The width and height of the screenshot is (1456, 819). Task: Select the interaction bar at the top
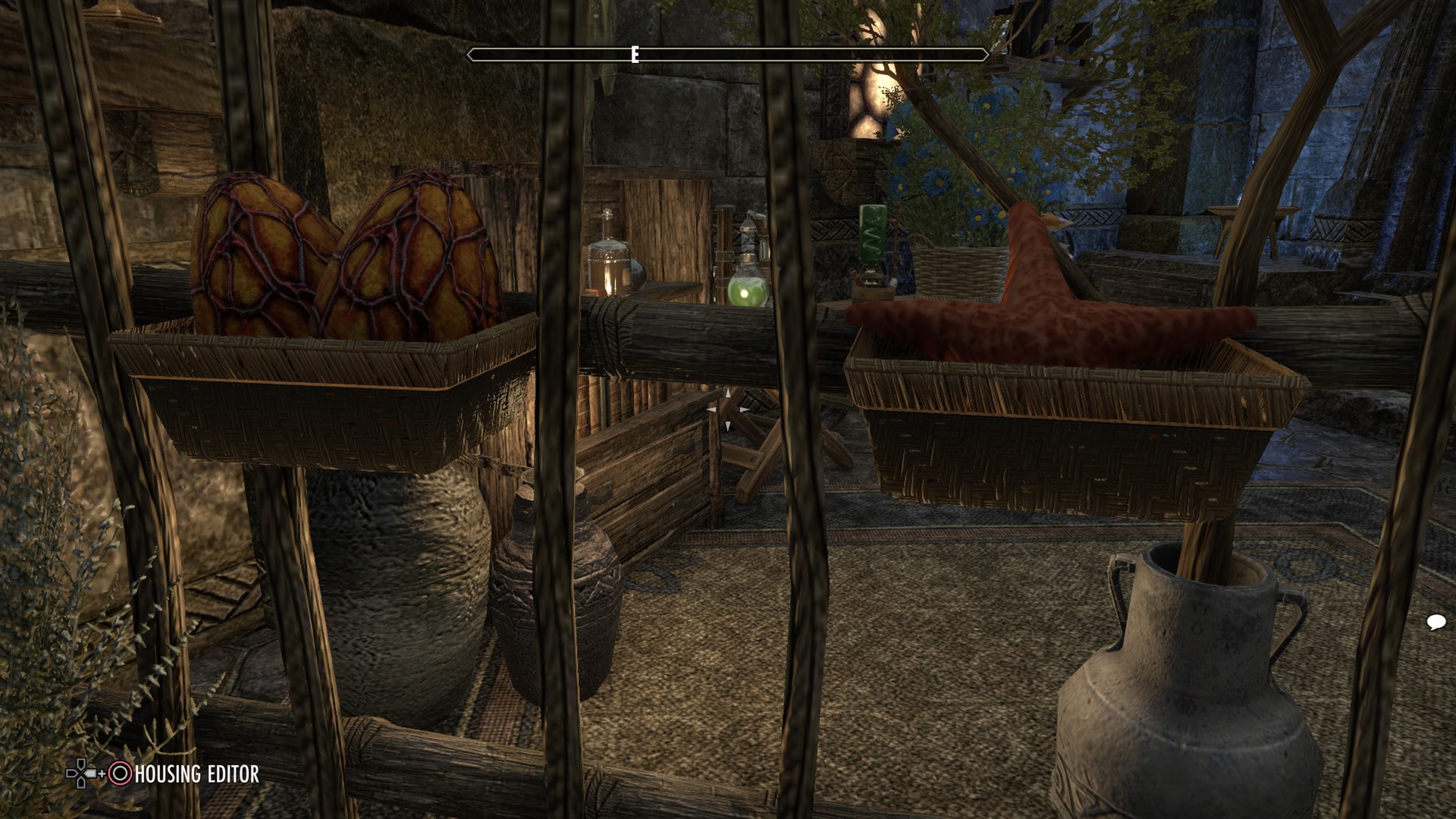(728, 54)
